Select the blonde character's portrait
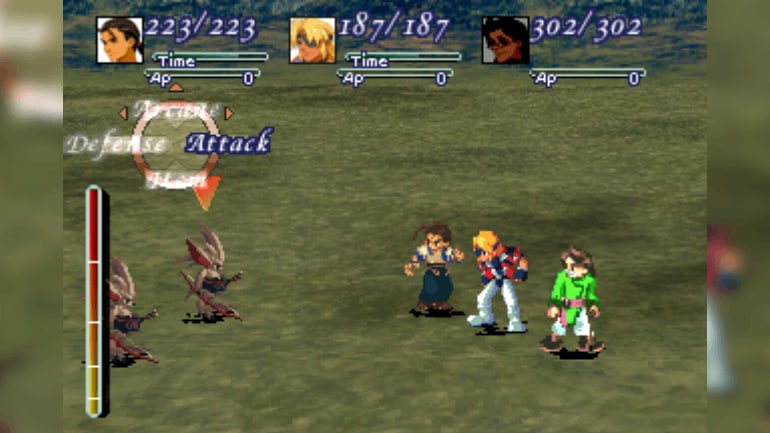This screenshot has height=433, width=770. (312, 40)
